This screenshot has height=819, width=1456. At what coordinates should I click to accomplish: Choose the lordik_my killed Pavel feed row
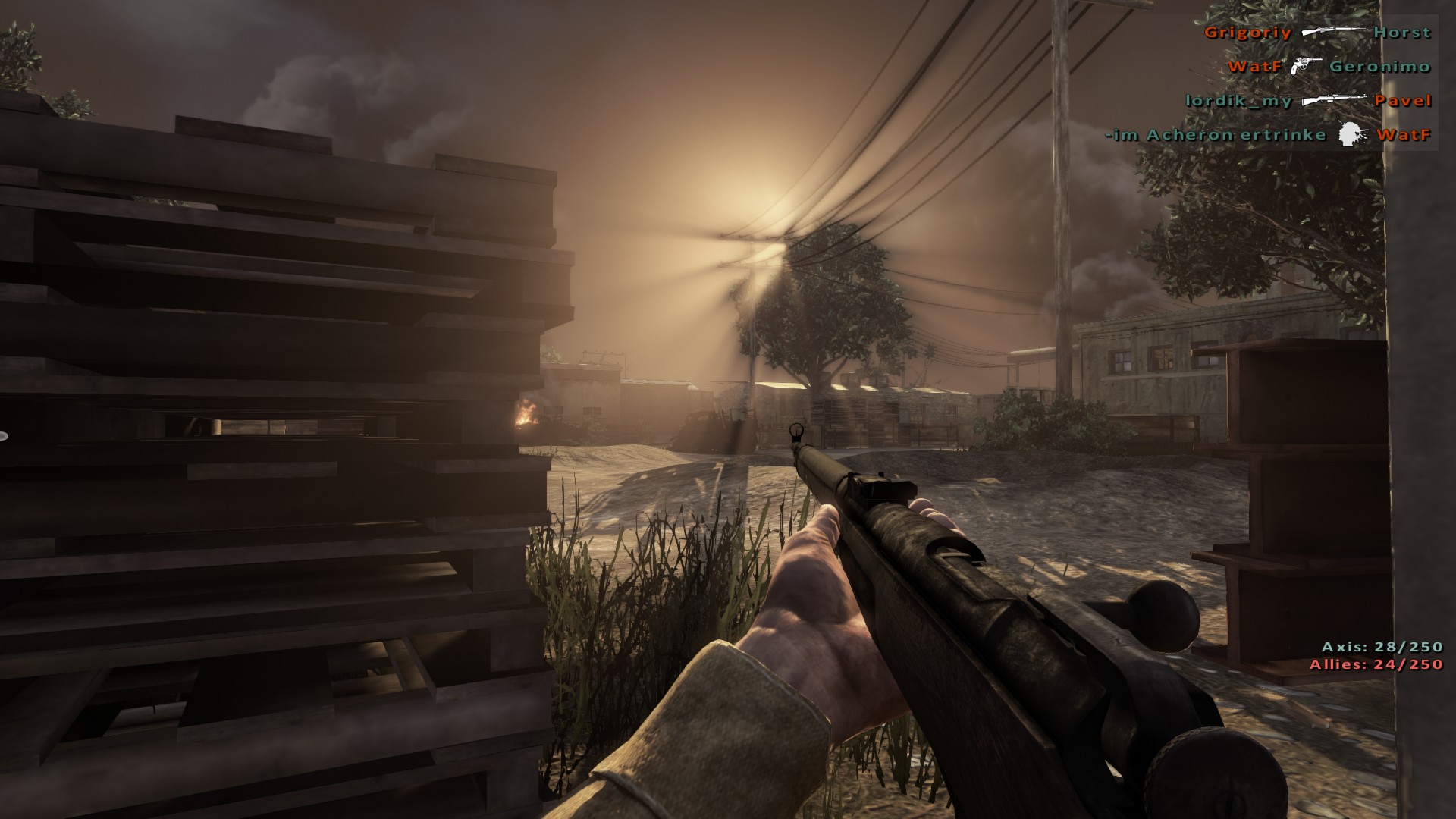1308,101
